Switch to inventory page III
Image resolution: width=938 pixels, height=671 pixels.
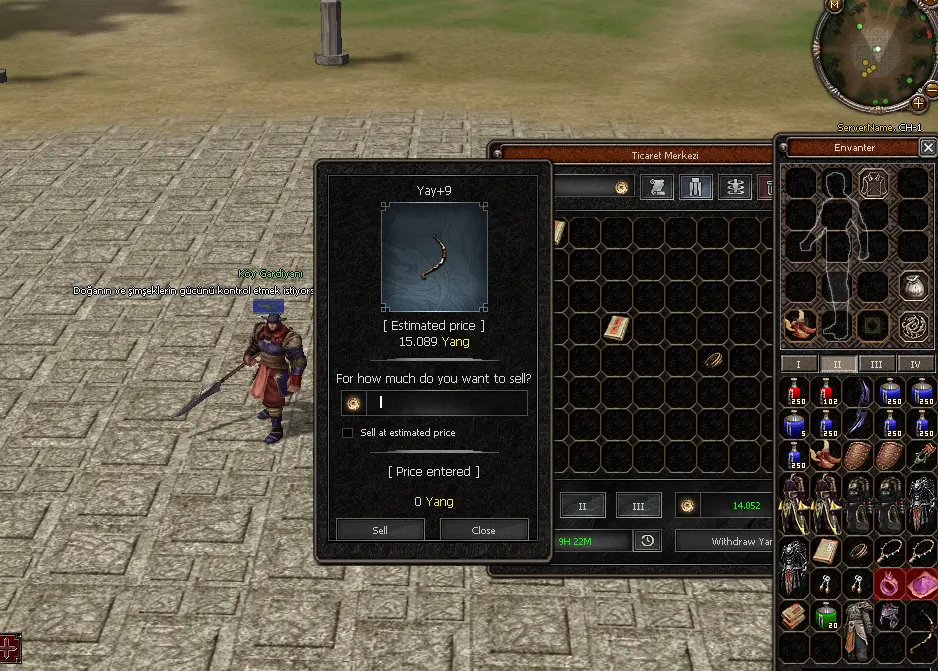(876, 364)
